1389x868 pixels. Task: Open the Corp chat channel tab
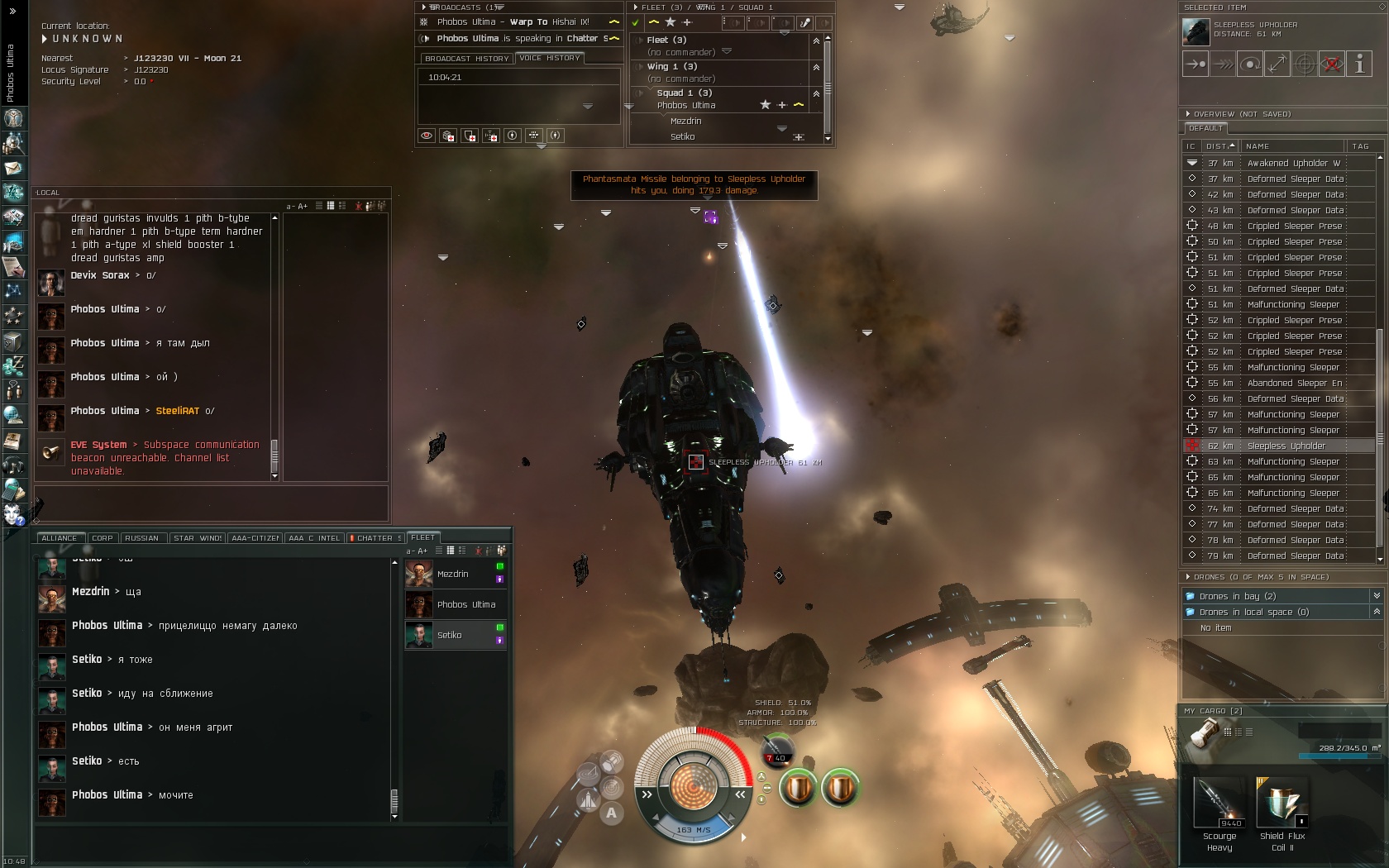103,538
